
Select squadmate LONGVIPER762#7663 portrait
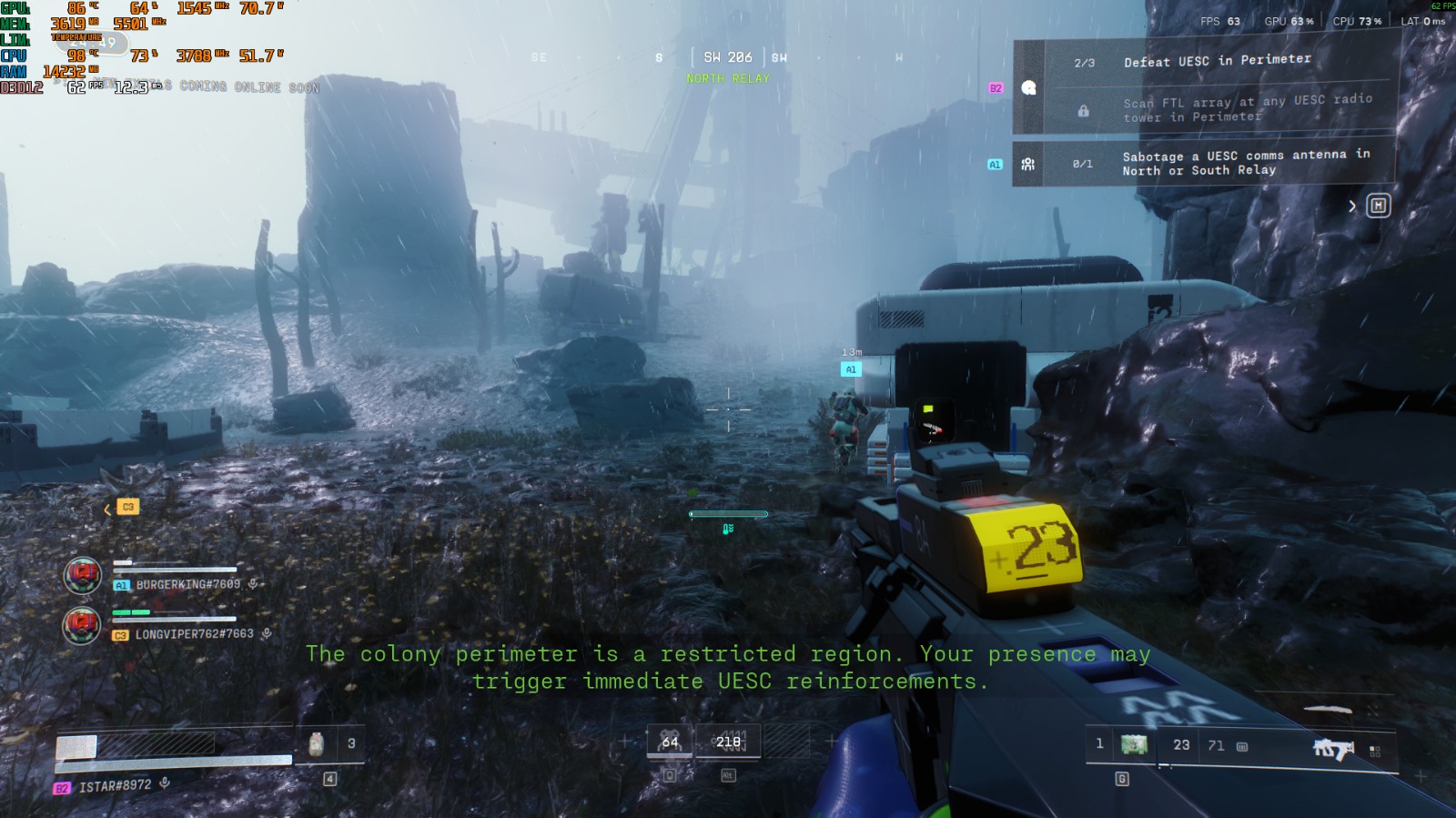click(82, 626)
